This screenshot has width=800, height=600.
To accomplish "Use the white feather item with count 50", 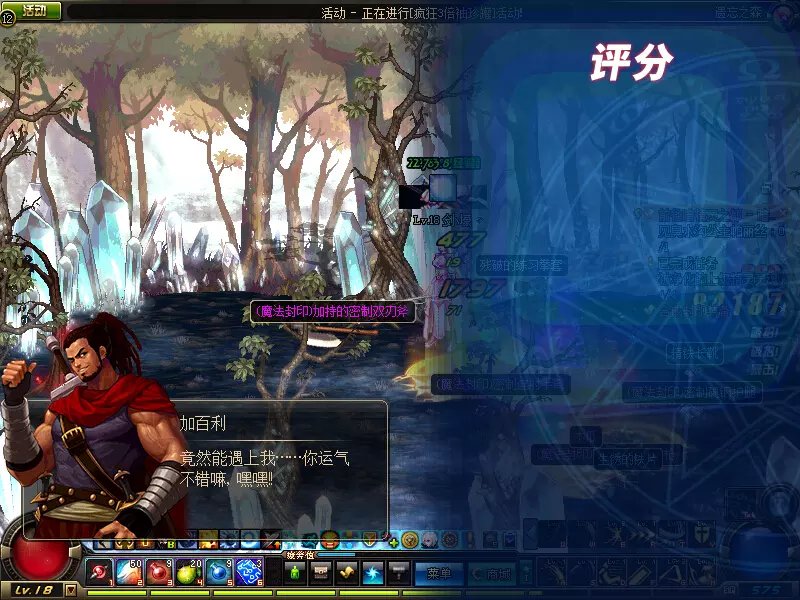I will [129, 572].
